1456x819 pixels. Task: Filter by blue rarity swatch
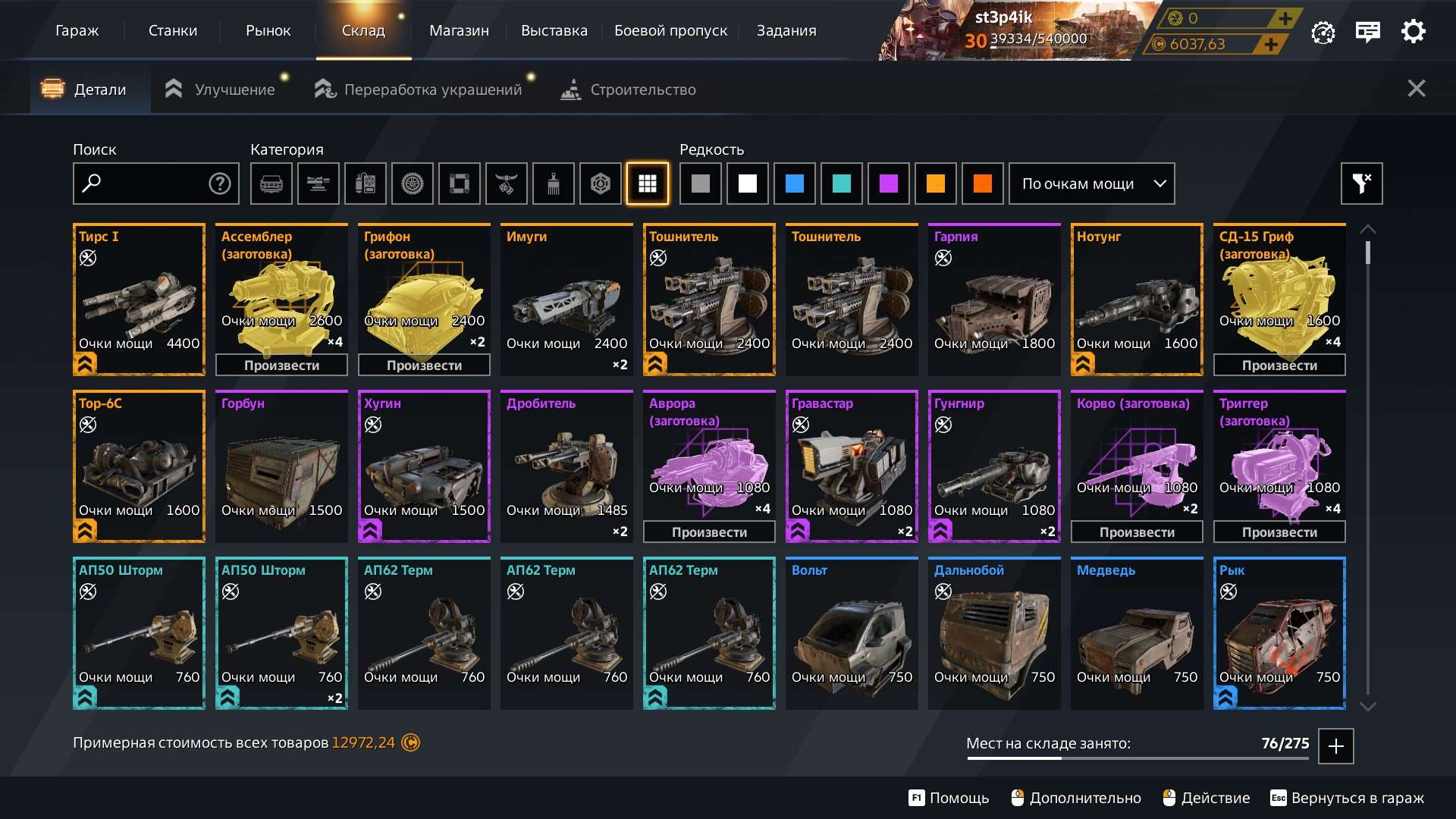(x=794, y=184)
